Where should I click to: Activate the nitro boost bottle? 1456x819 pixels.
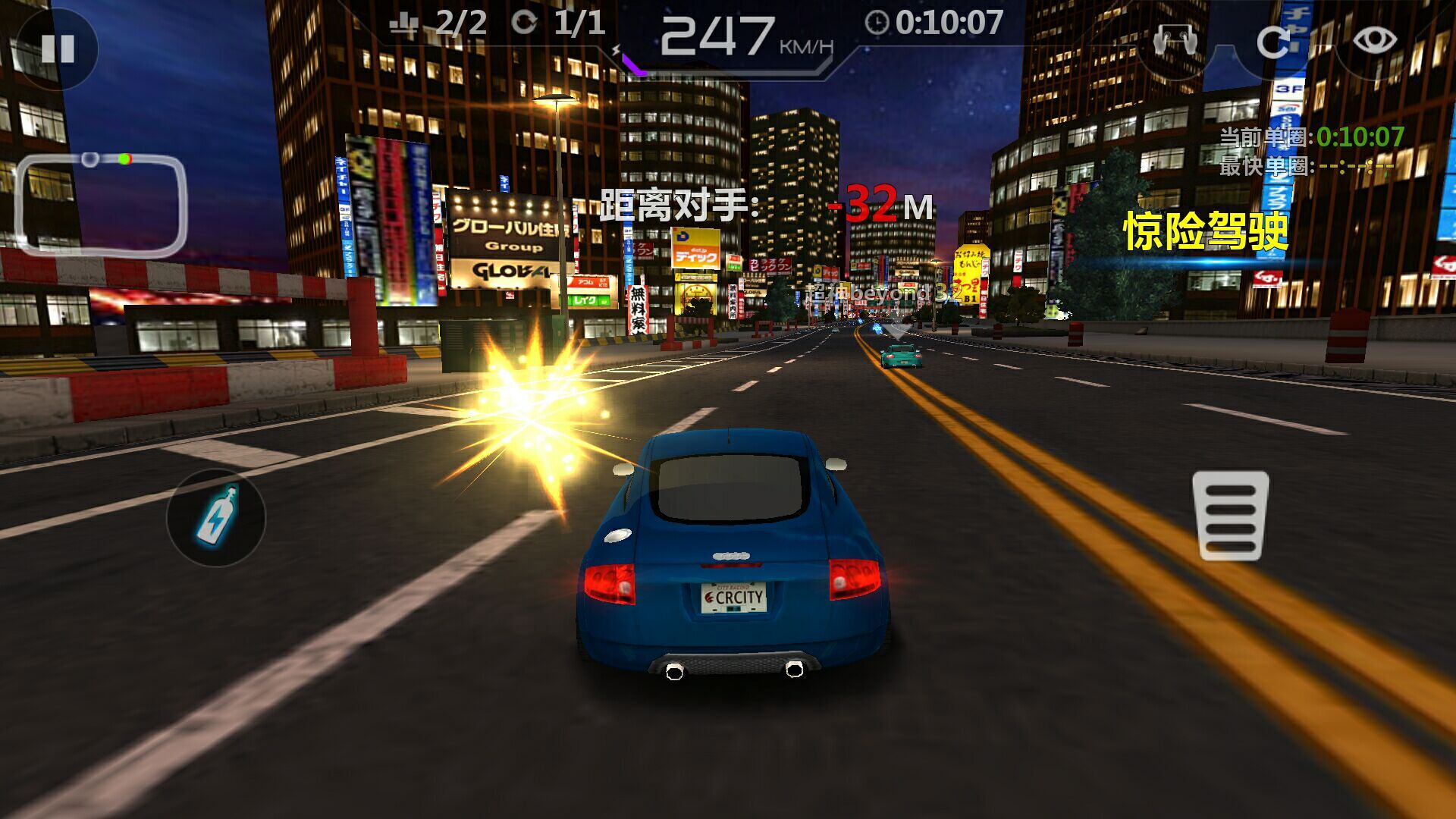[x=217, y=517]
